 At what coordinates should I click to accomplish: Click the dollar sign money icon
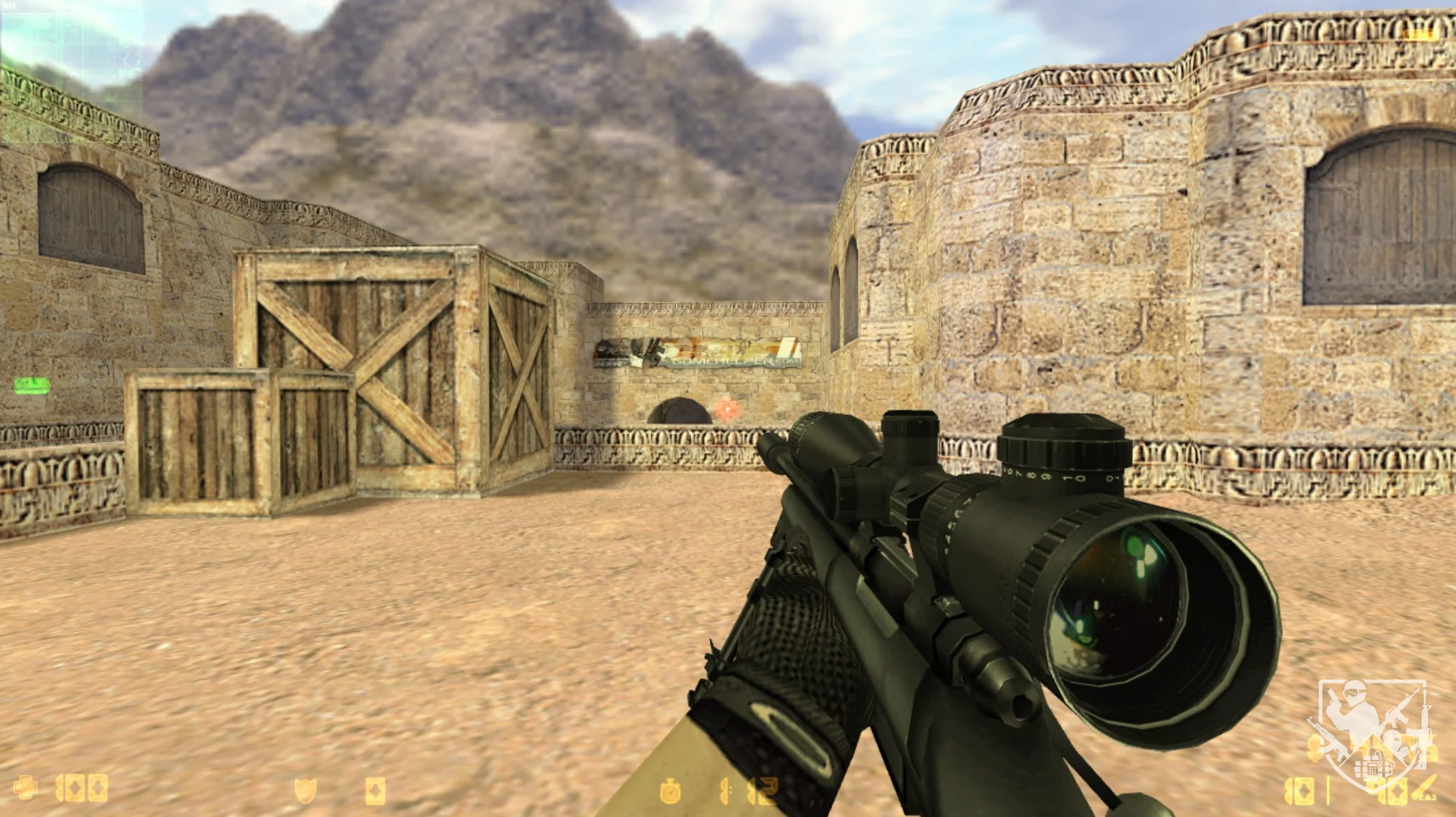[x=1316, y=747]
